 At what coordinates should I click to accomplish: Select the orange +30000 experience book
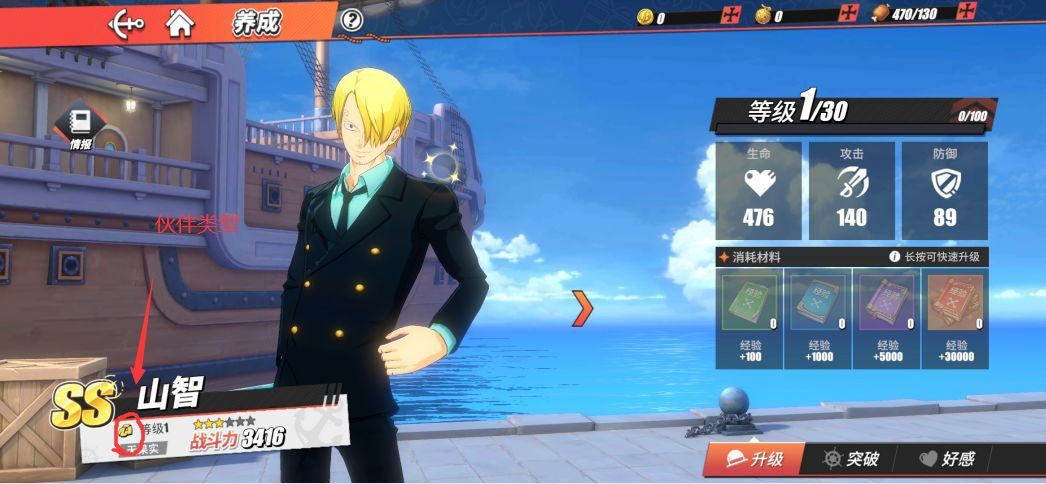click(x=952, y=304)
